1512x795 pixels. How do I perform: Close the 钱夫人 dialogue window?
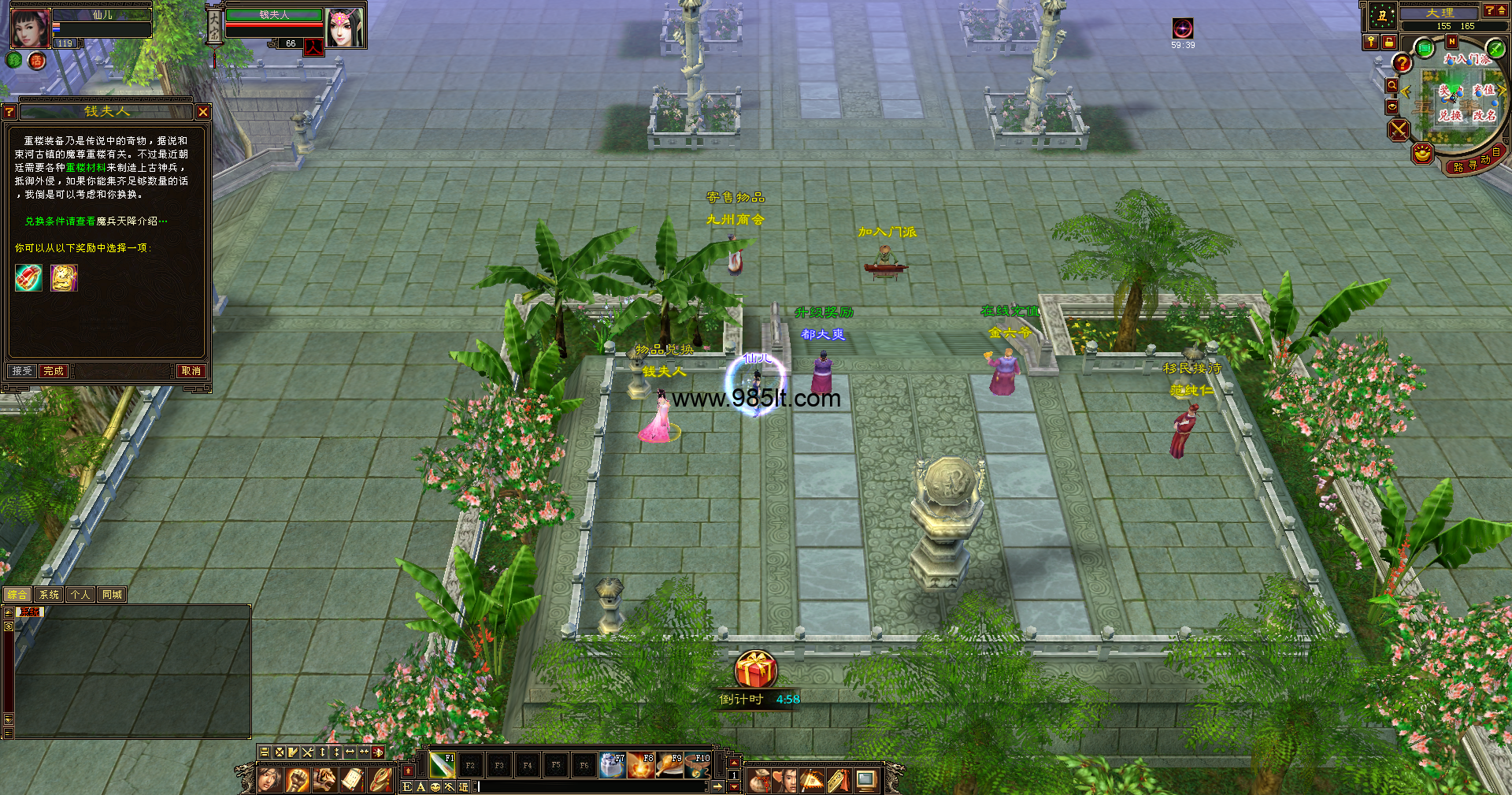pos(203,112)
